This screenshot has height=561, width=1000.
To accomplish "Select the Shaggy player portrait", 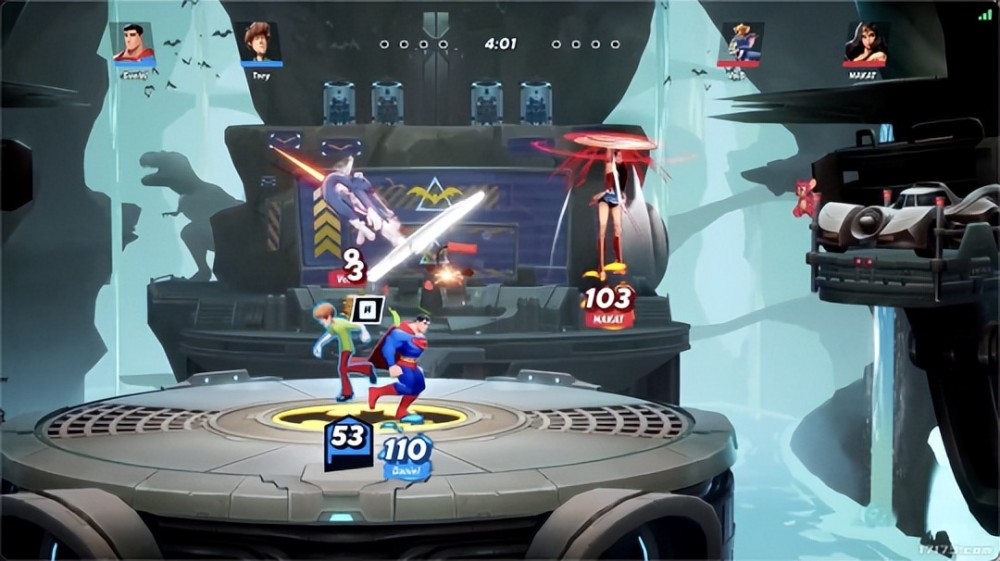I will (x=261, y=41).
